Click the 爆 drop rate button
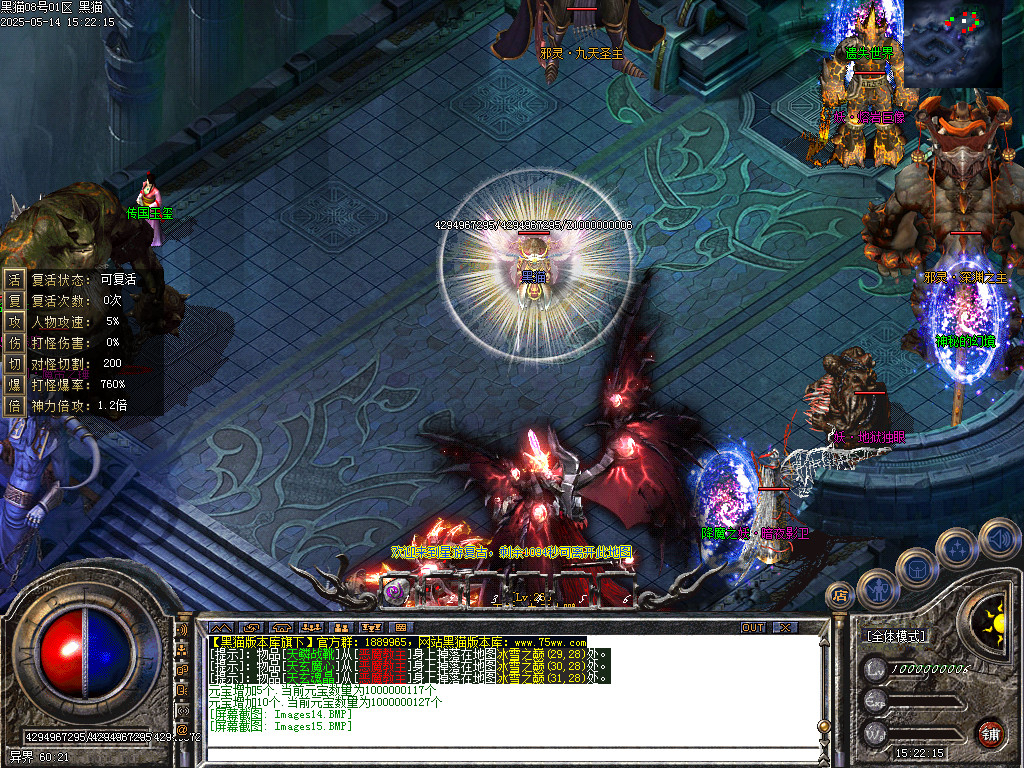The image size is (1024, 768). point(15,384)
